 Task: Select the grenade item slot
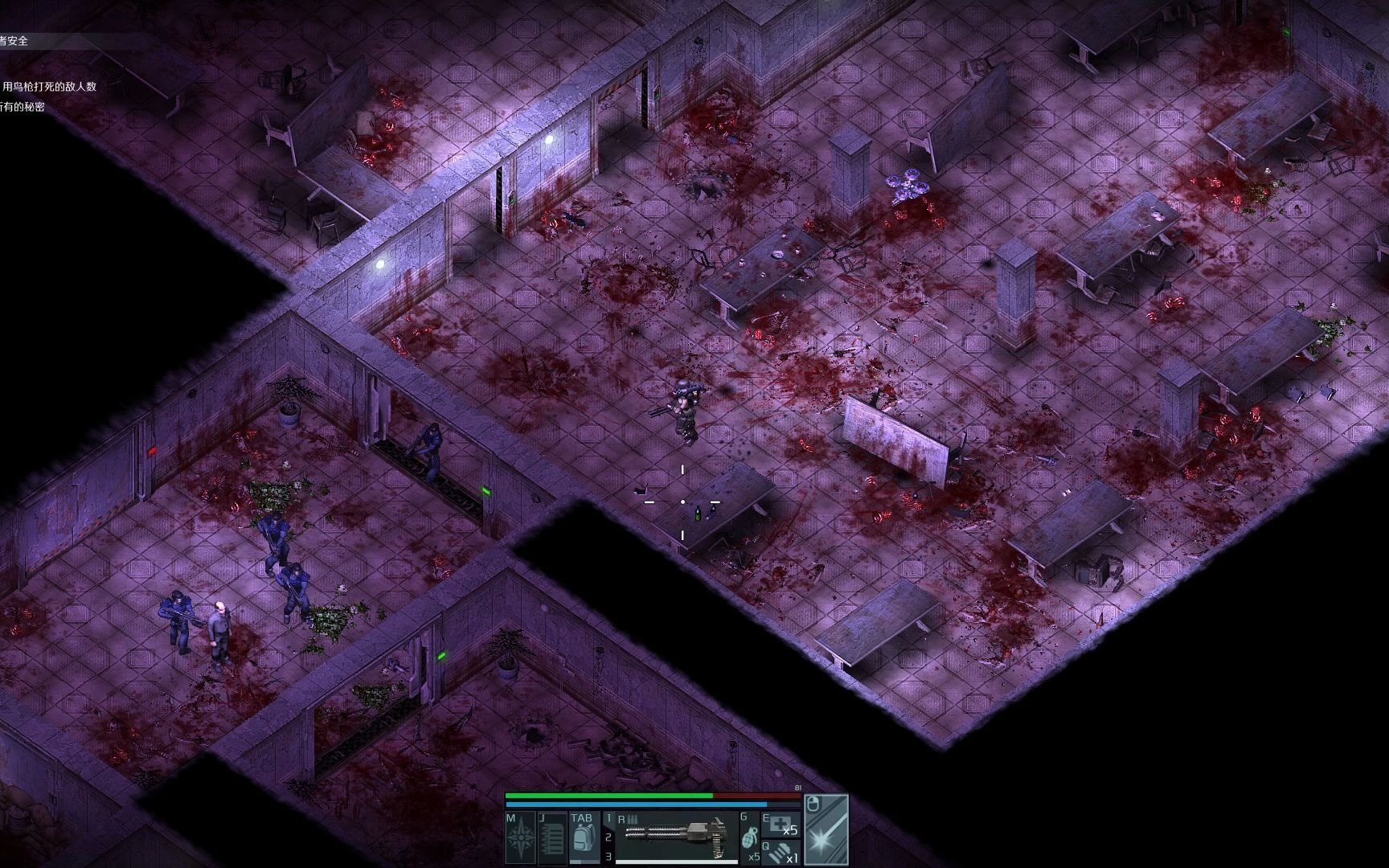[749, 837]
